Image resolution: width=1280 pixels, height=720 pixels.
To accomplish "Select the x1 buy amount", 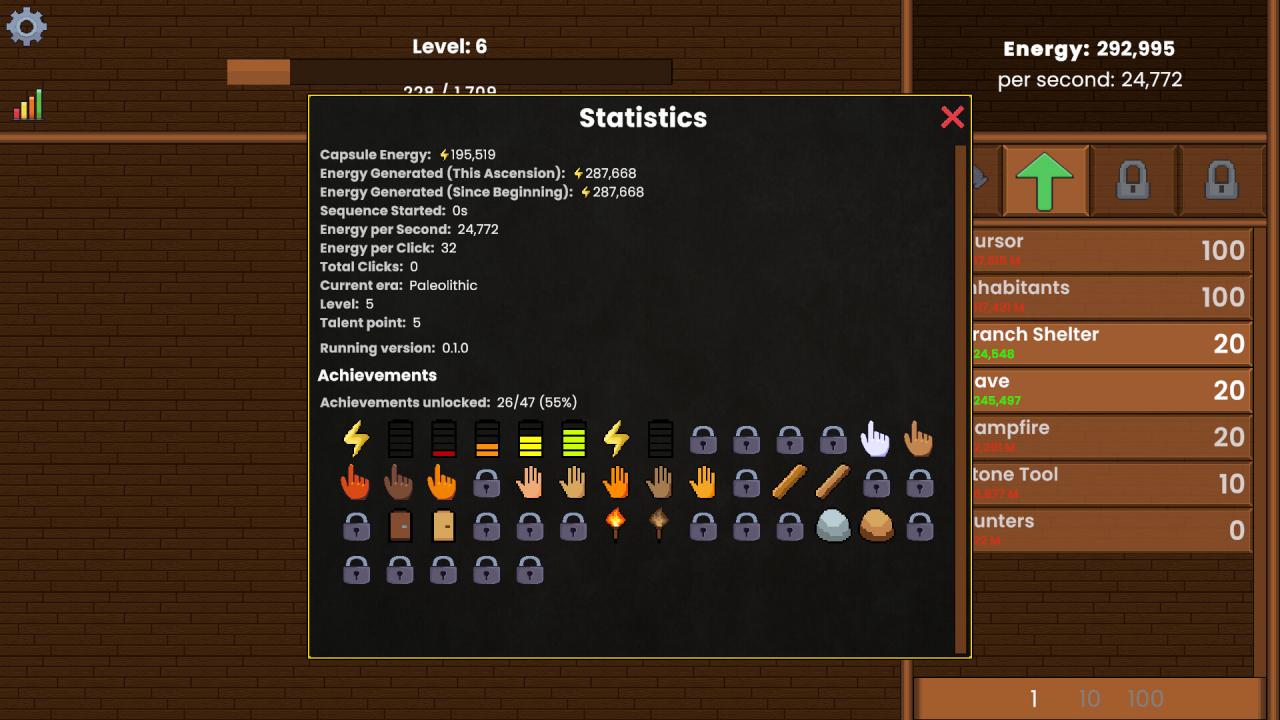I will [x=1033, y=698].
